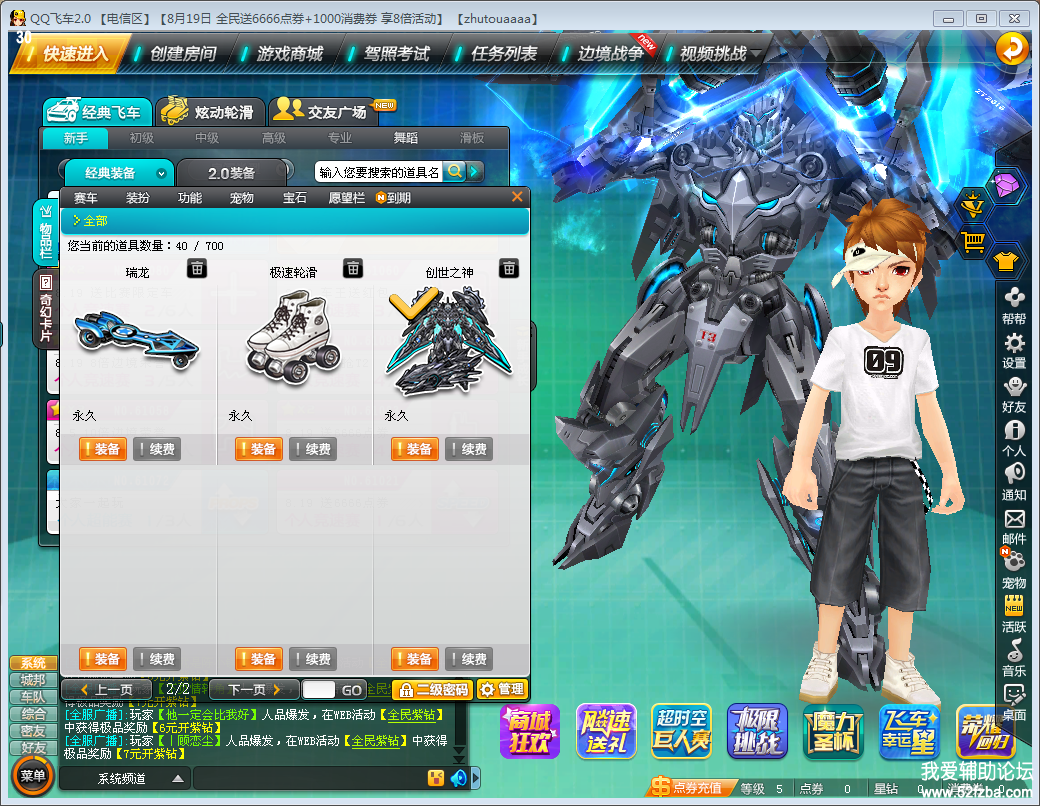The height and width of the screenshot is (806, 1040).
Task: Close the inventory panel with the X
Action: point(517,197)
